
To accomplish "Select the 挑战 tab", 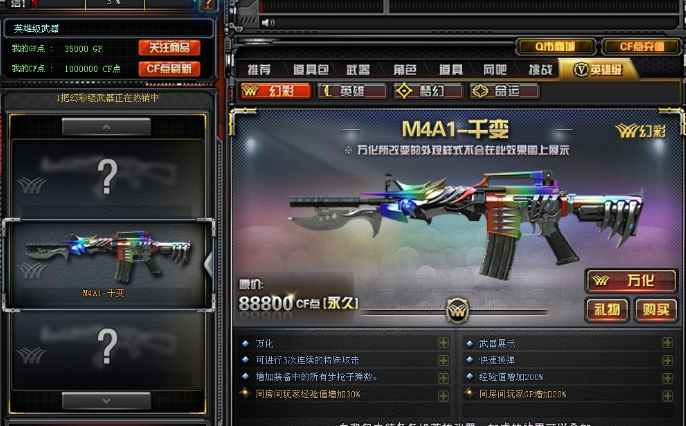I will [540, 69].
